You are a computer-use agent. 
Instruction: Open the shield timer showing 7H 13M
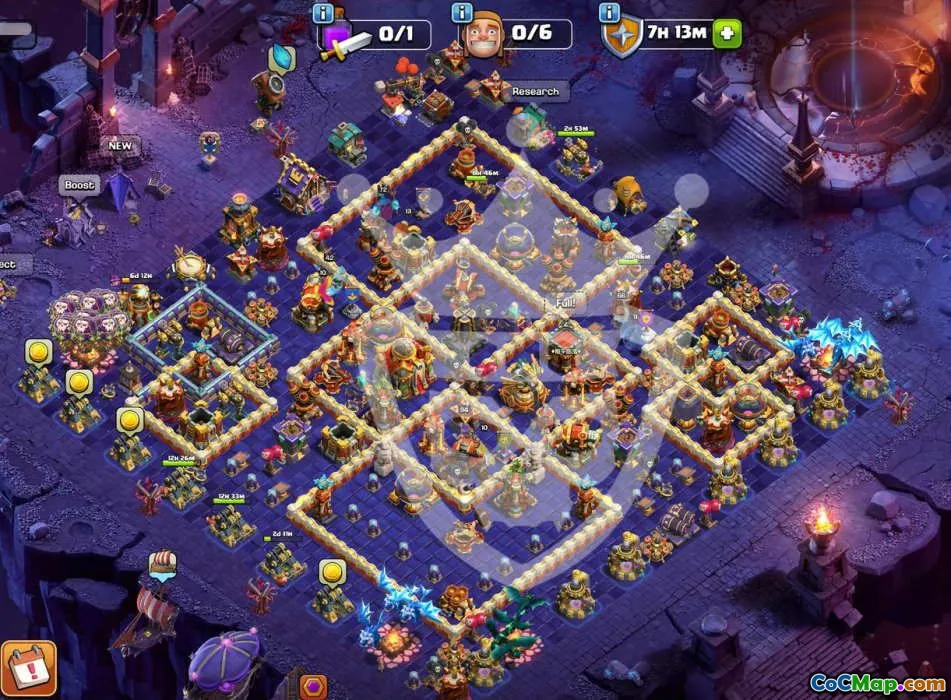click(x=668, y=34)
